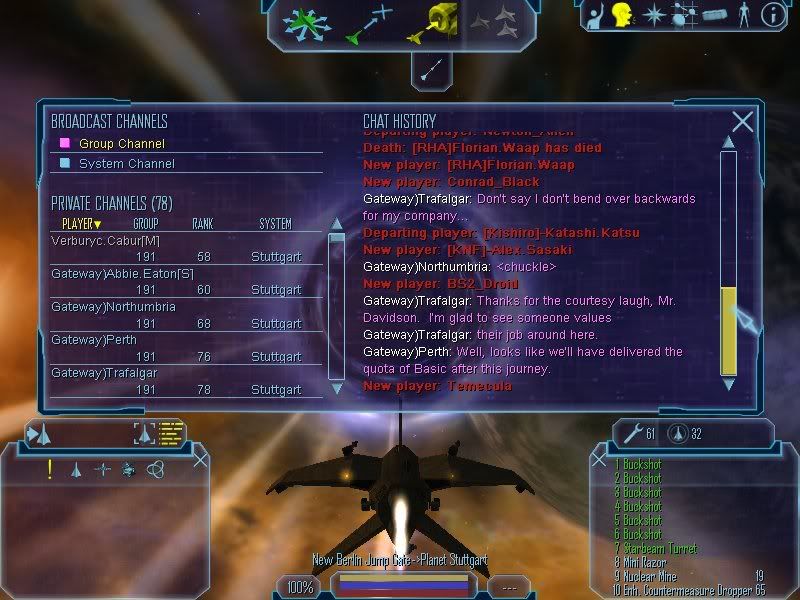Select the Starbeam Turret weapon entry

[x=657, y=549]
